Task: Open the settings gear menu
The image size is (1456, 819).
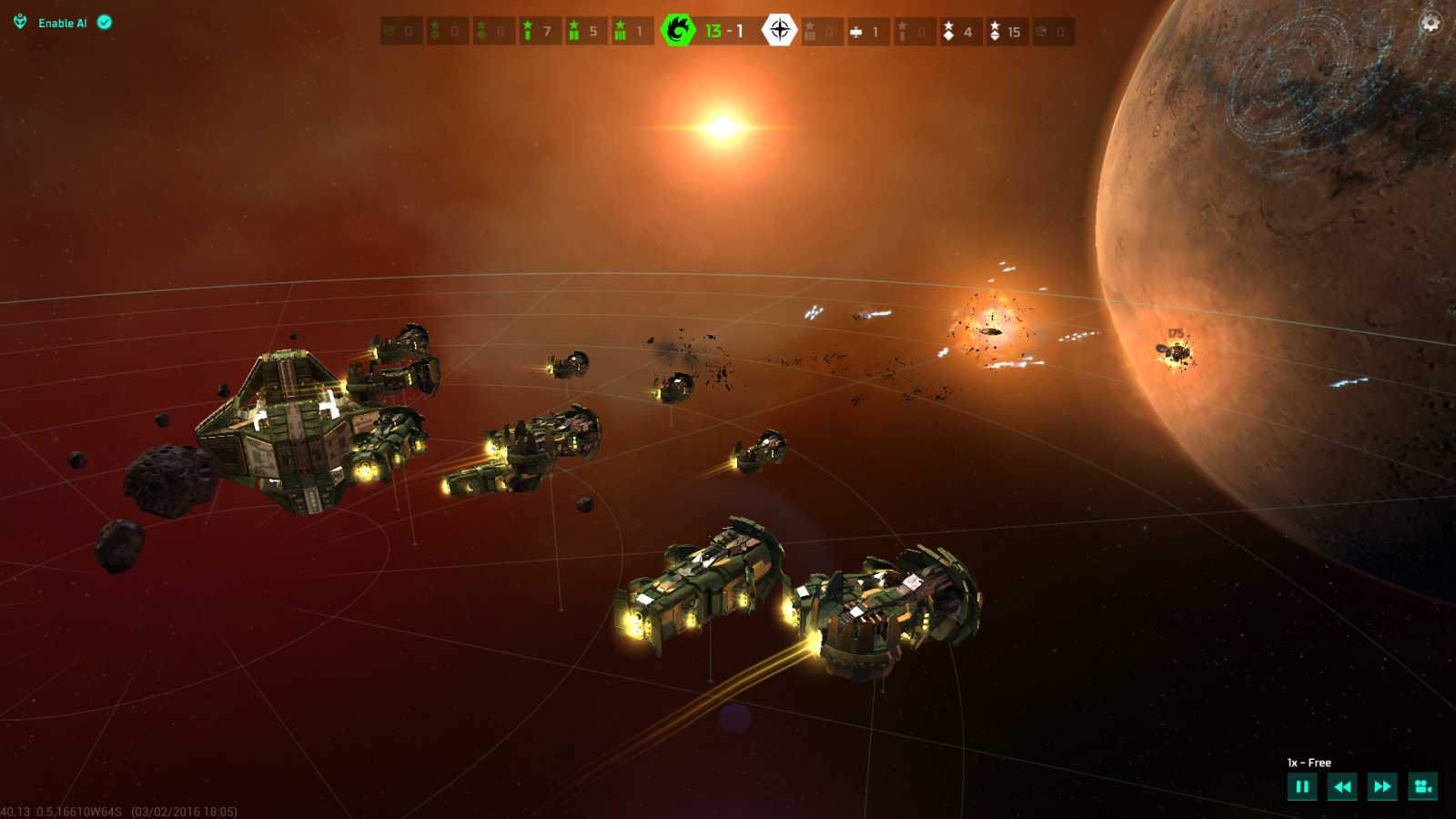Action: pyautogui.click(x=1431, y=23)
